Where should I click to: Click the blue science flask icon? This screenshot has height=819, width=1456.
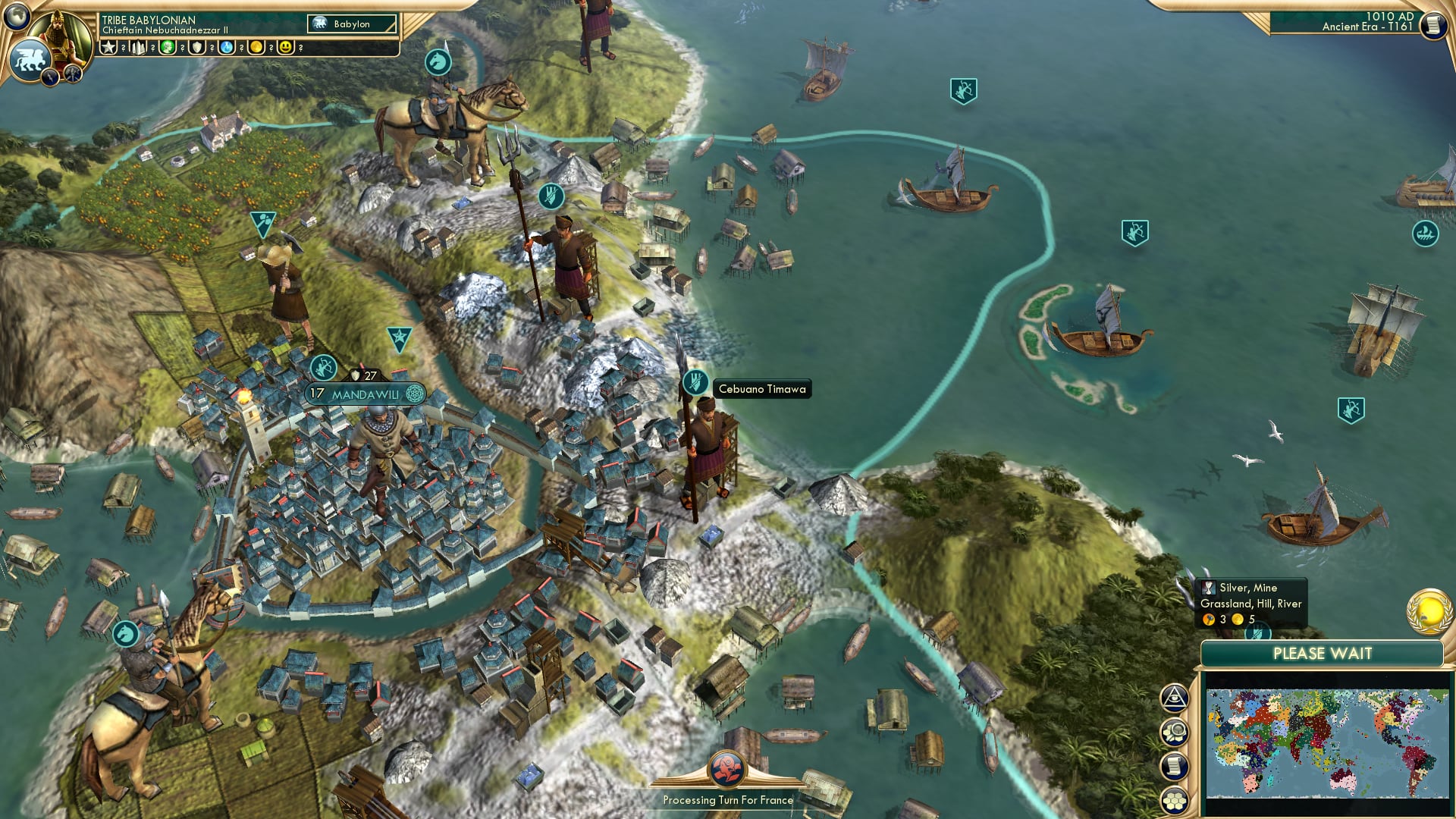click(x=227, y=48)
